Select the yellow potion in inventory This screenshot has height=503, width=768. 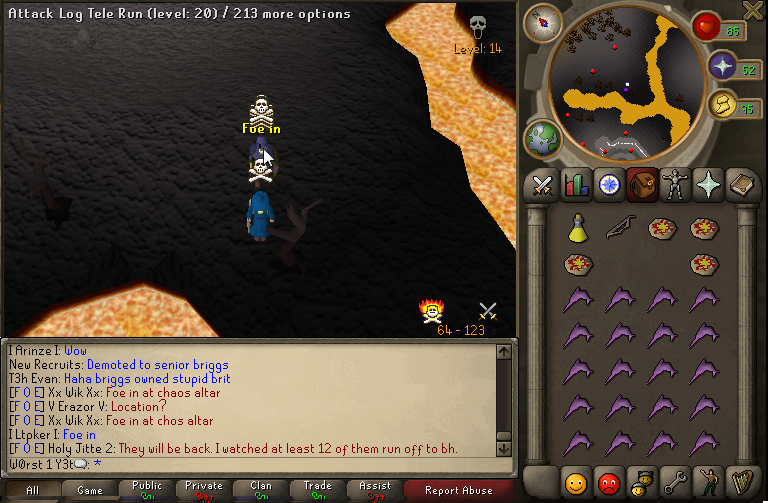tap(577, 228)
